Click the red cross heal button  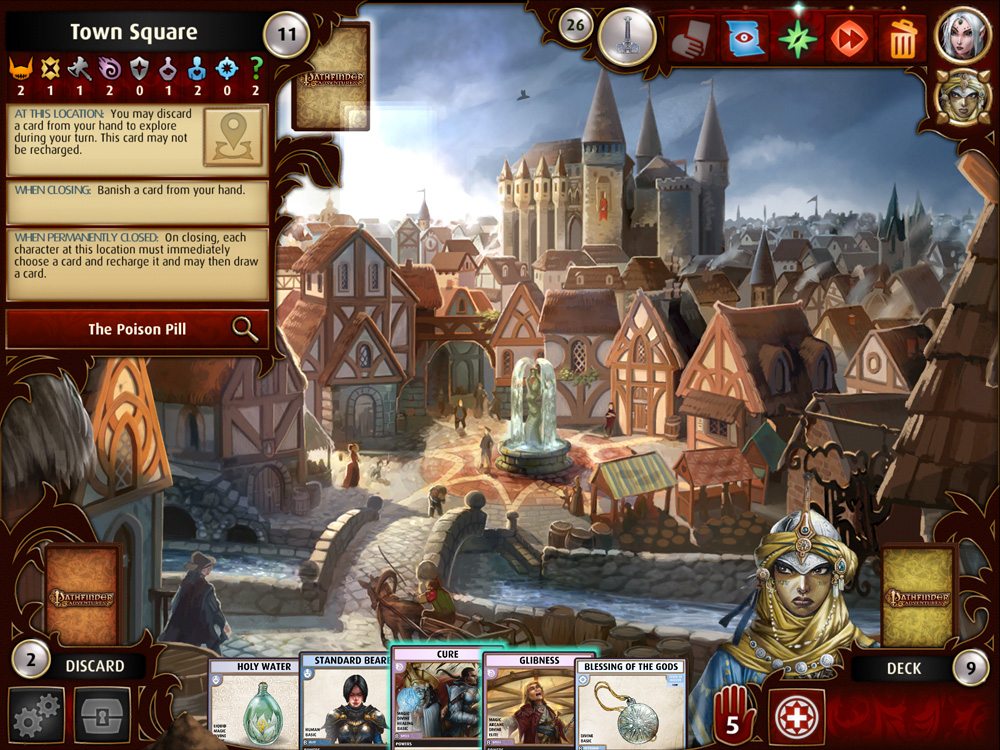(x=797, y=716)
